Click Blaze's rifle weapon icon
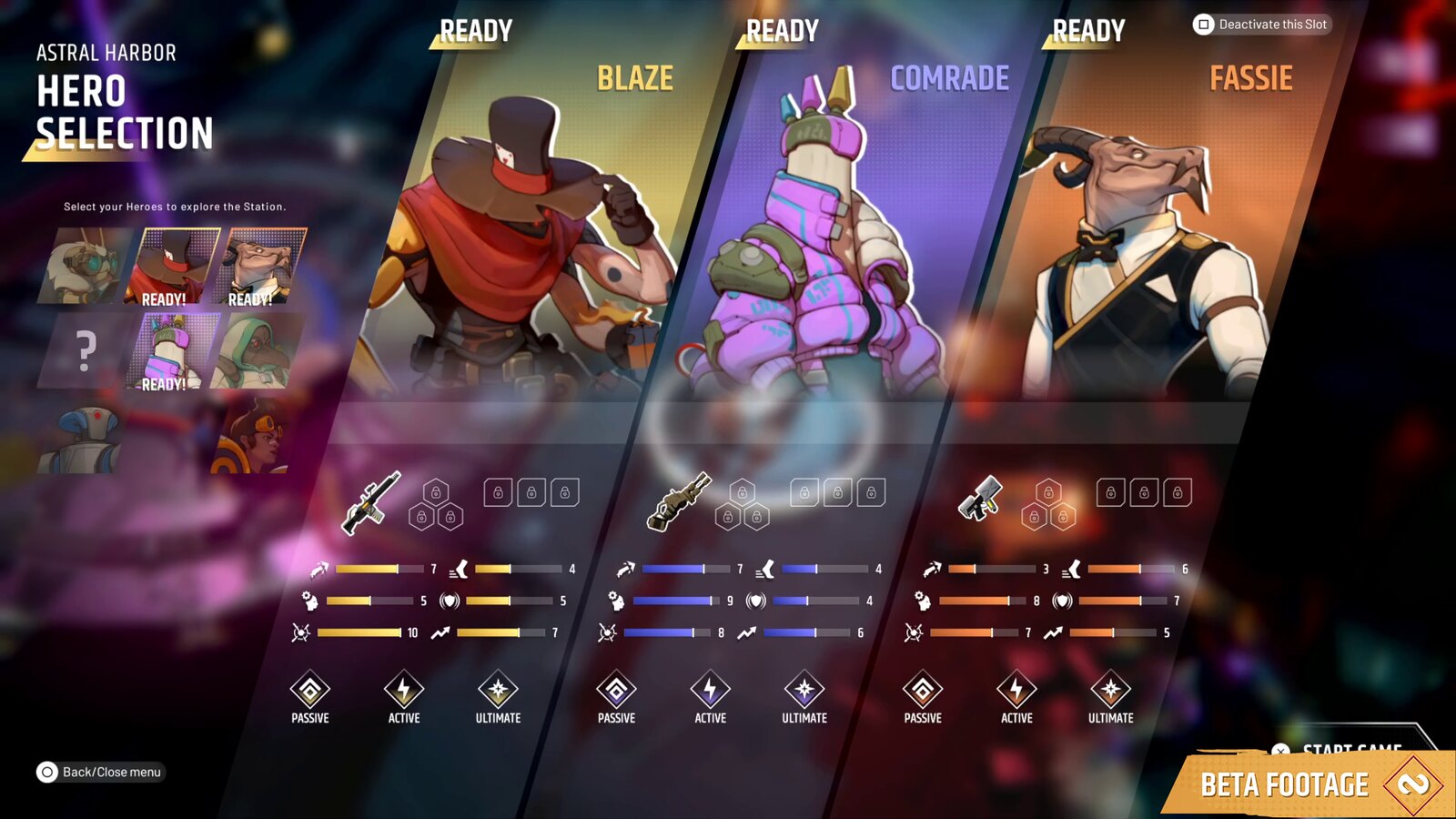 click(371, 502)
